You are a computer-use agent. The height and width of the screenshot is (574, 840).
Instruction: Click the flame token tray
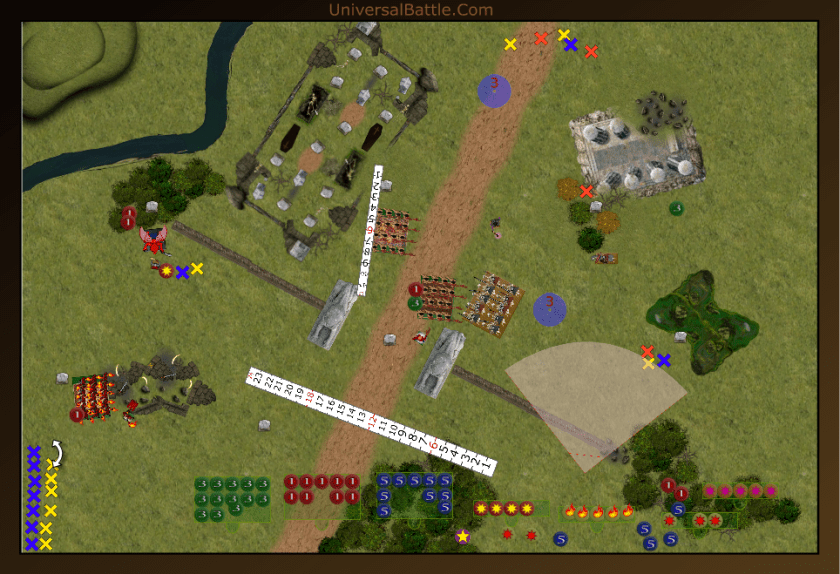pos(597,512)
